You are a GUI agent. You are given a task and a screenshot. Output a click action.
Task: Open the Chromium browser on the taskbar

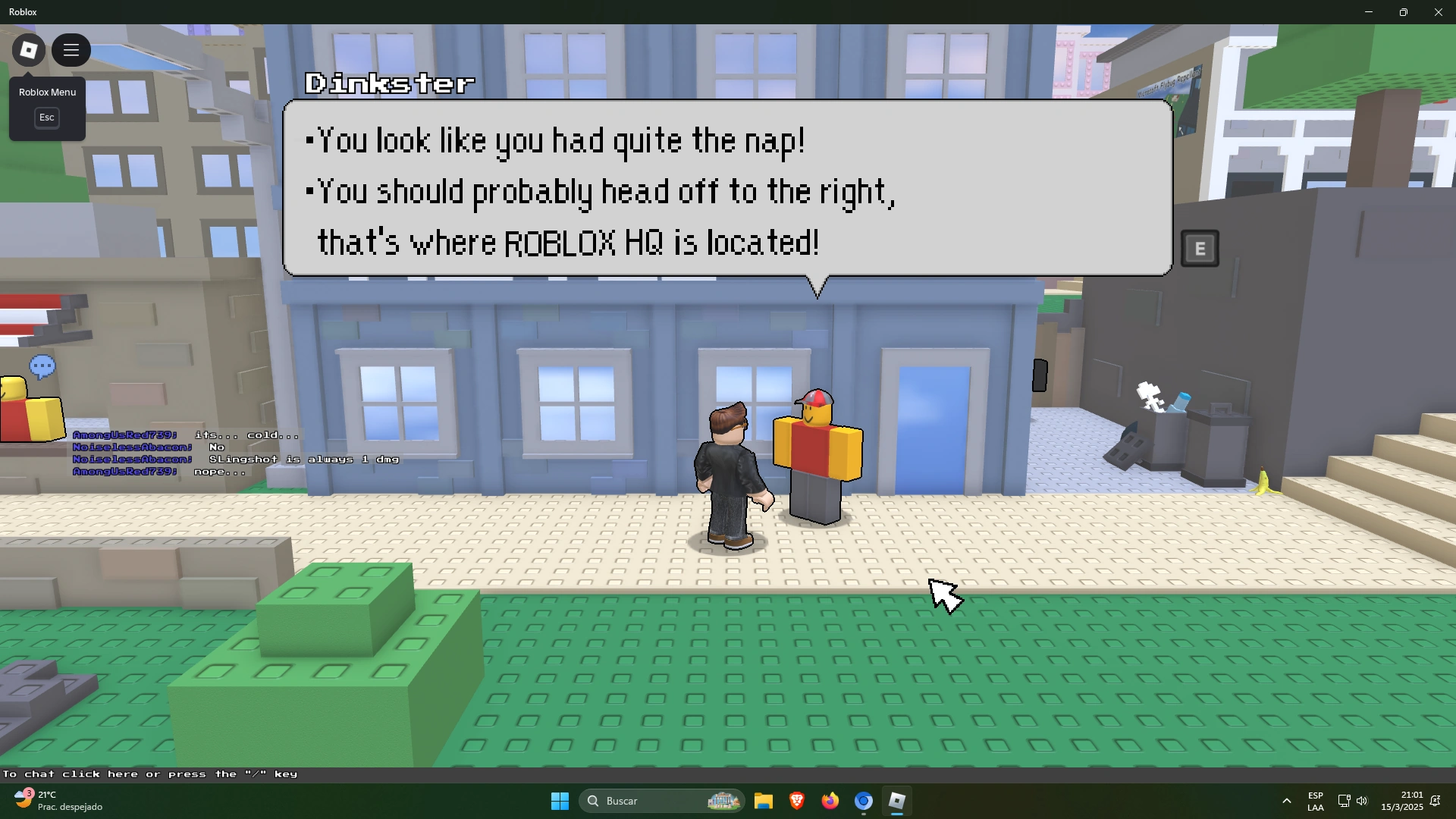point(864,801)
